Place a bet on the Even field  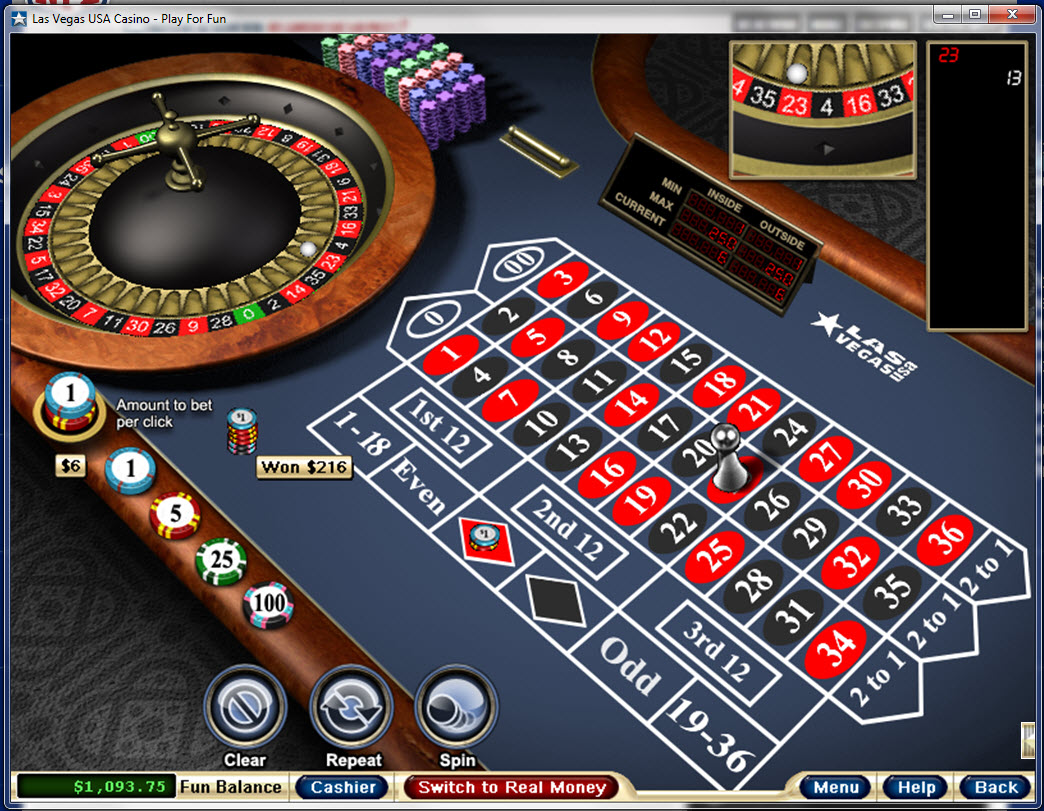[x=419, y=487]
